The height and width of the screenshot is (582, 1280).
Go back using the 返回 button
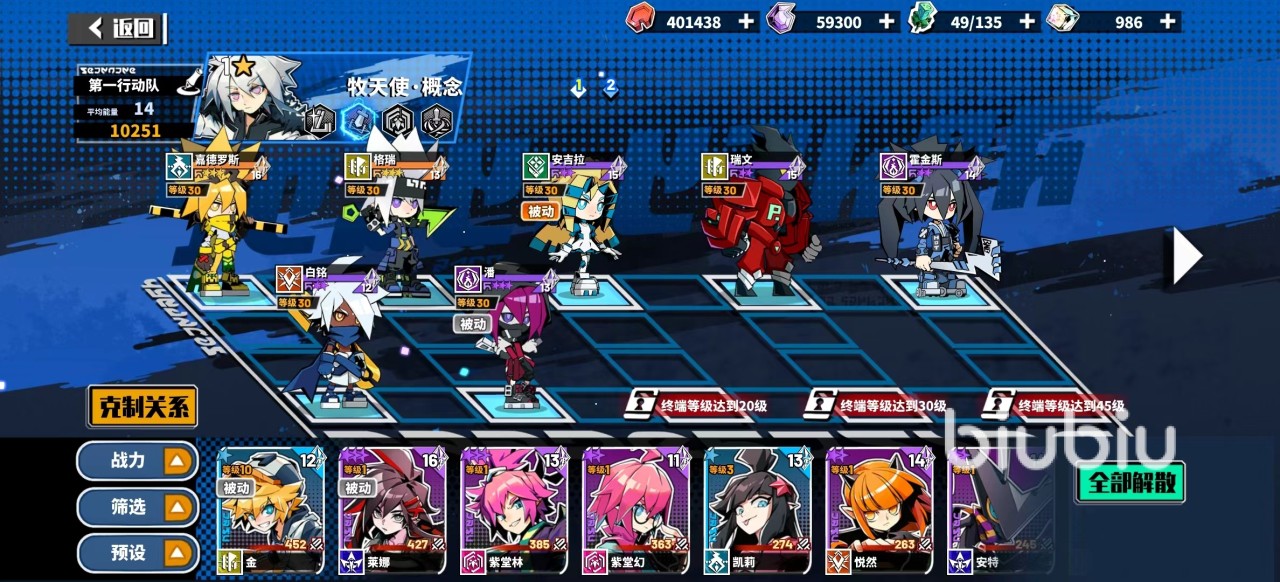(118, 28)
